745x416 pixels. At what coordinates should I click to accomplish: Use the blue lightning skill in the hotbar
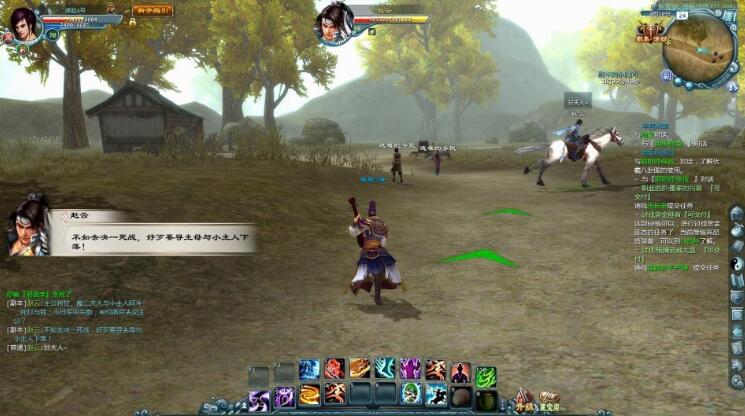tap(309, 370)
